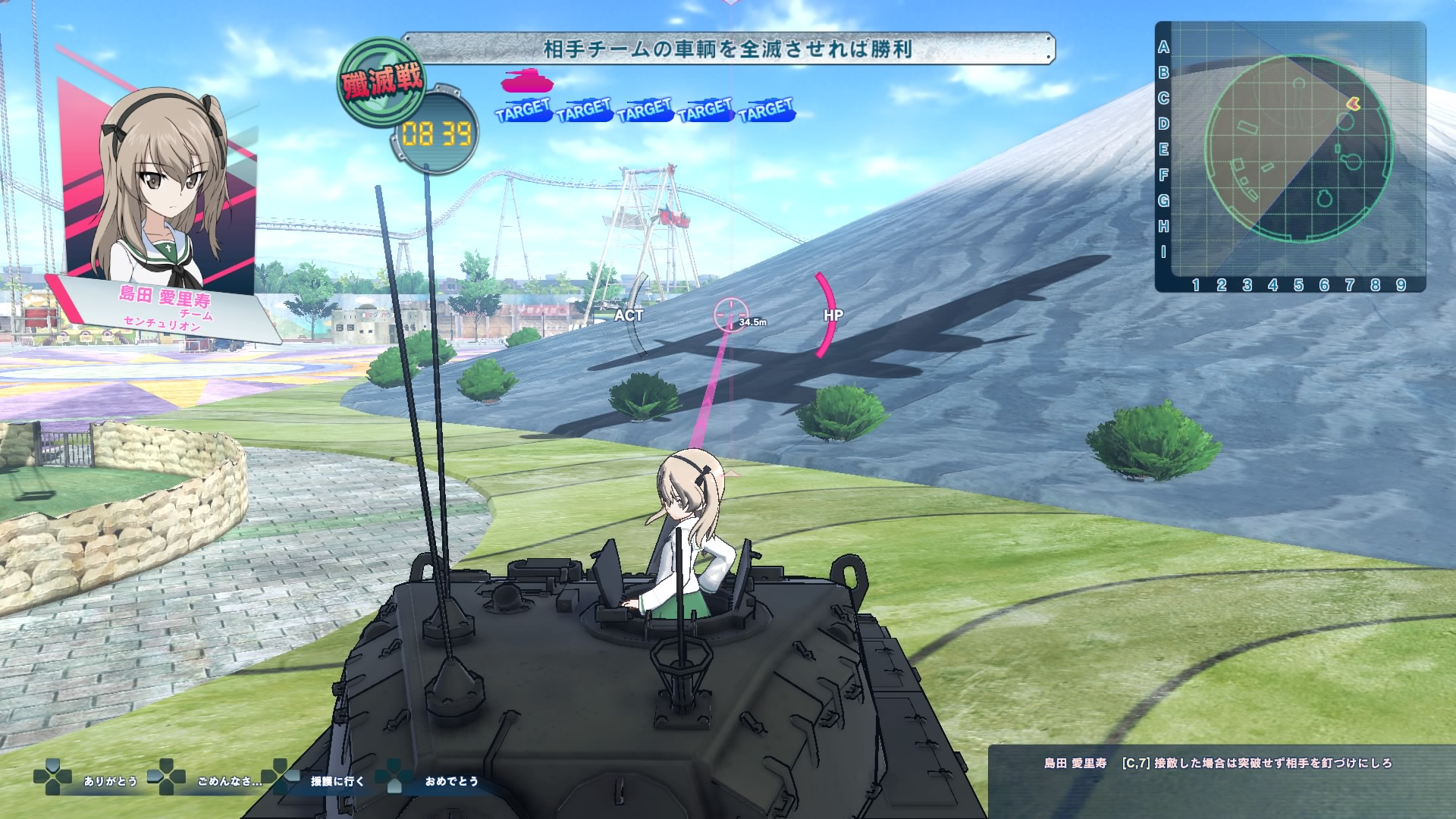This screenshot has width=1456, height=819.
Task: Select the 援護に行く quick chat phrase
Action: 337,781
